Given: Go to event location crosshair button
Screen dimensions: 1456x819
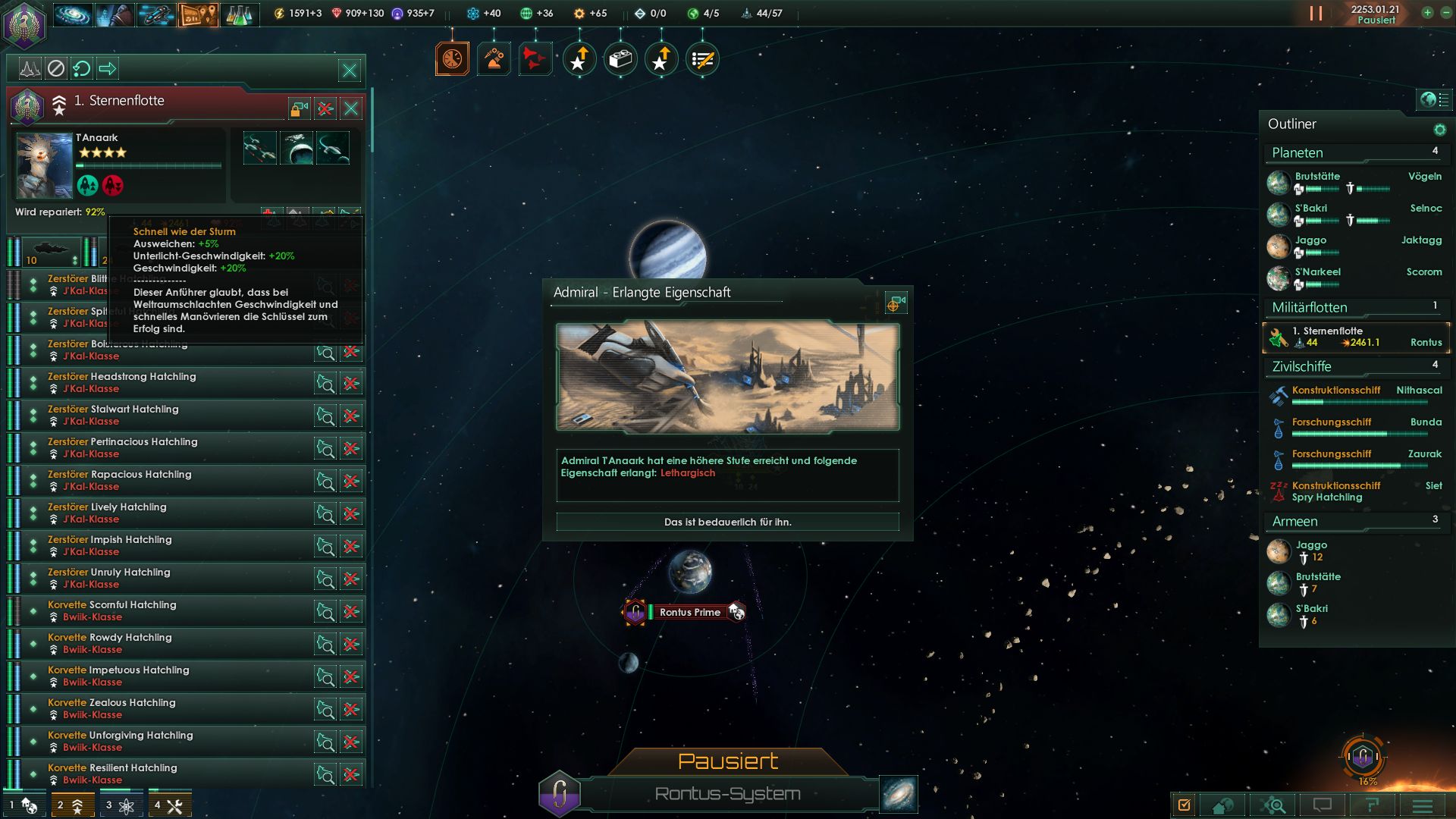Looking at the screenshot, I should [x=895, y=303].
